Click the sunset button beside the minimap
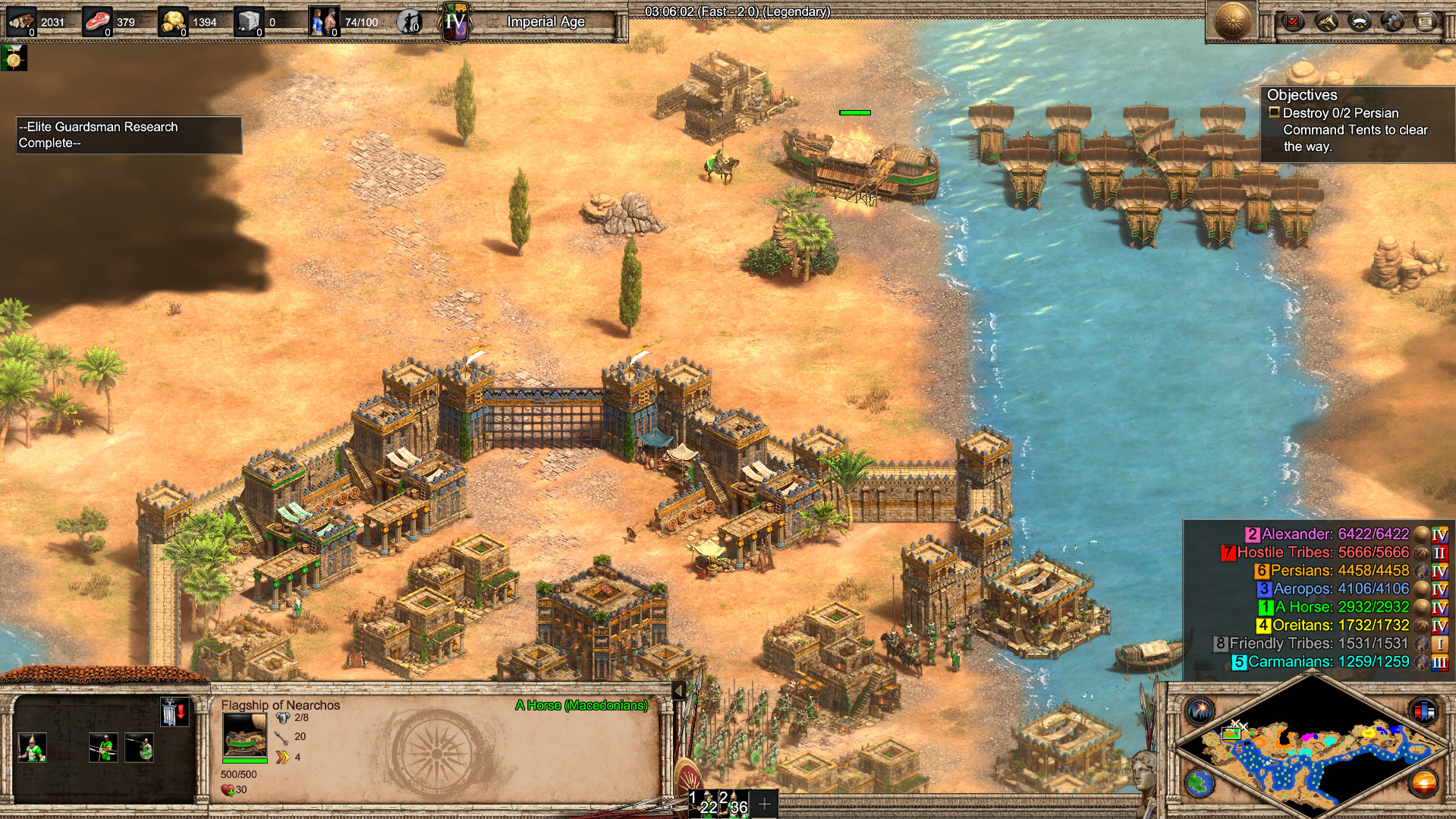The width and height of the screenshot is (1456, 819). [1423, 783]
